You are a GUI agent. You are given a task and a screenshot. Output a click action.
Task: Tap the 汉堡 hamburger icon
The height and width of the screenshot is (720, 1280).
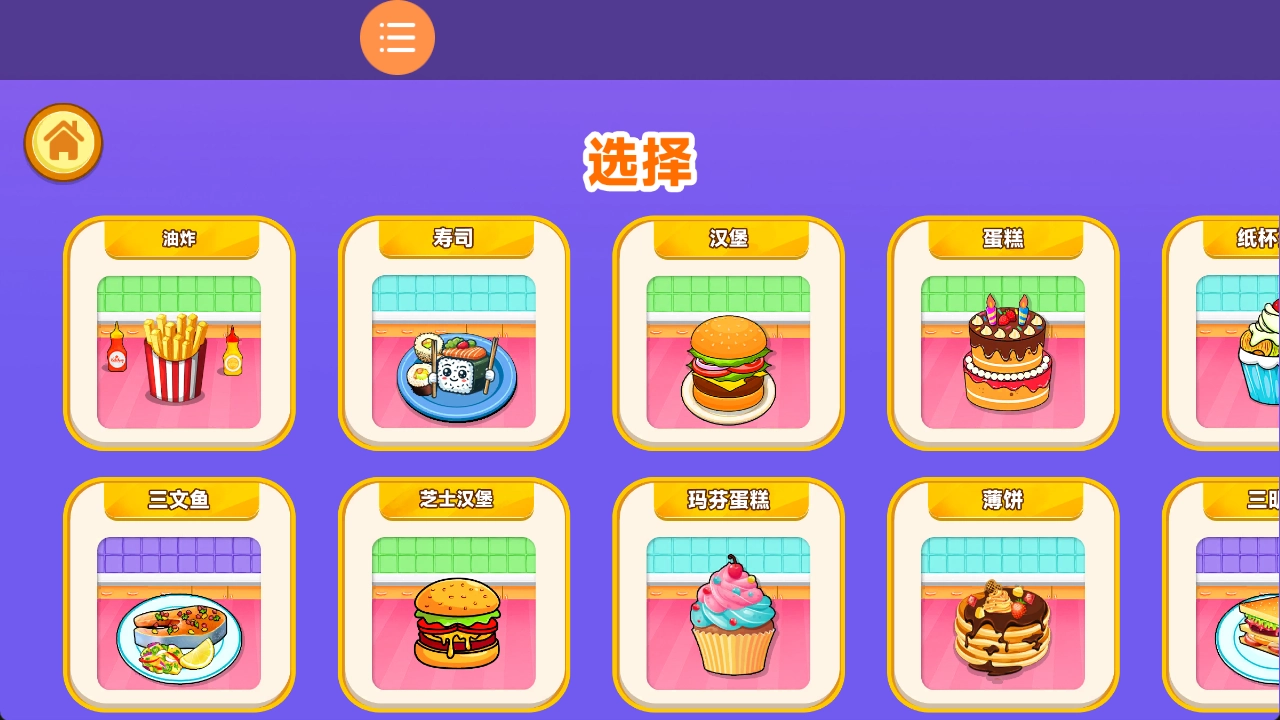[727, 365]
